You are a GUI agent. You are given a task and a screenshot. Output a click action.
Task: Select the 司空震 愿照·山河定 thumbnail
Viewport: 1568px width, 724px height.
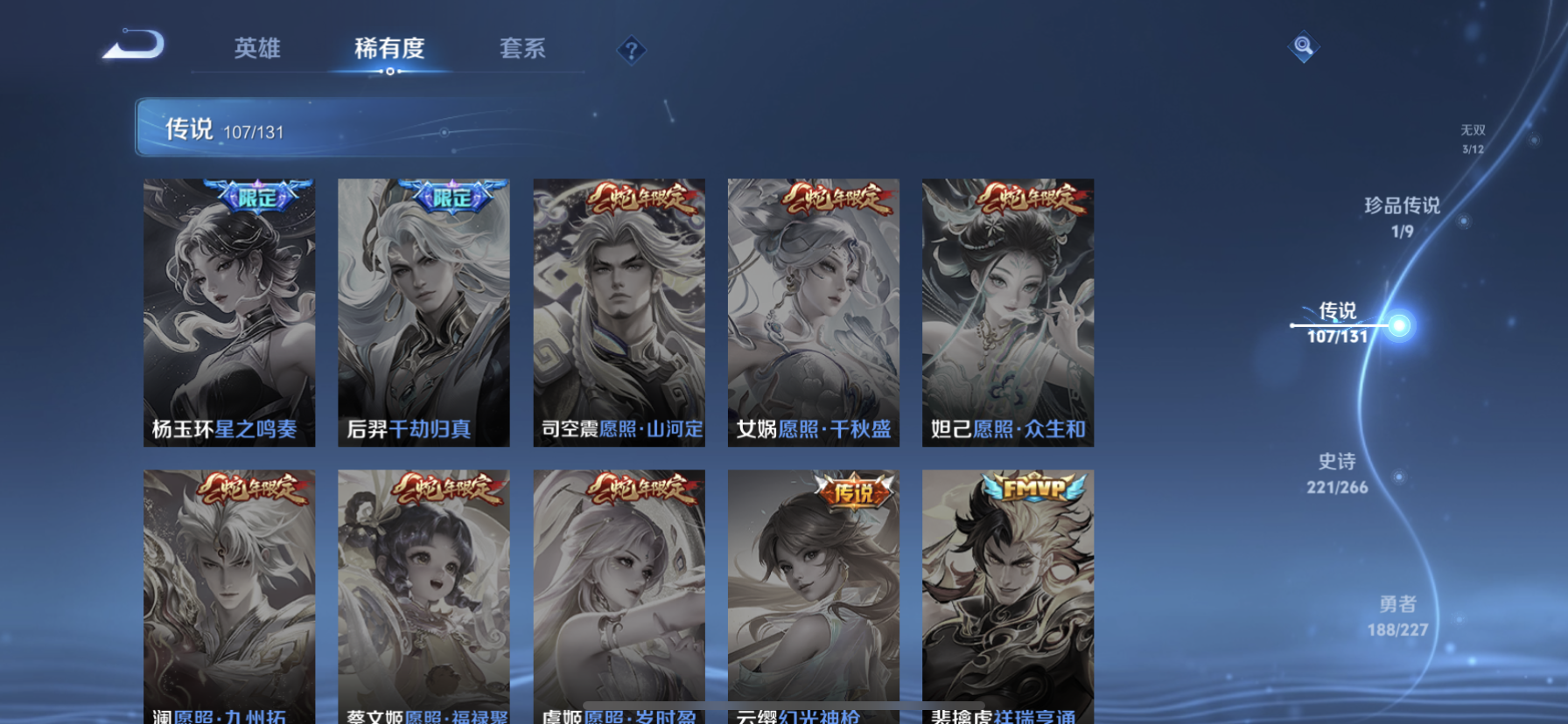click(x=619, y=310)
